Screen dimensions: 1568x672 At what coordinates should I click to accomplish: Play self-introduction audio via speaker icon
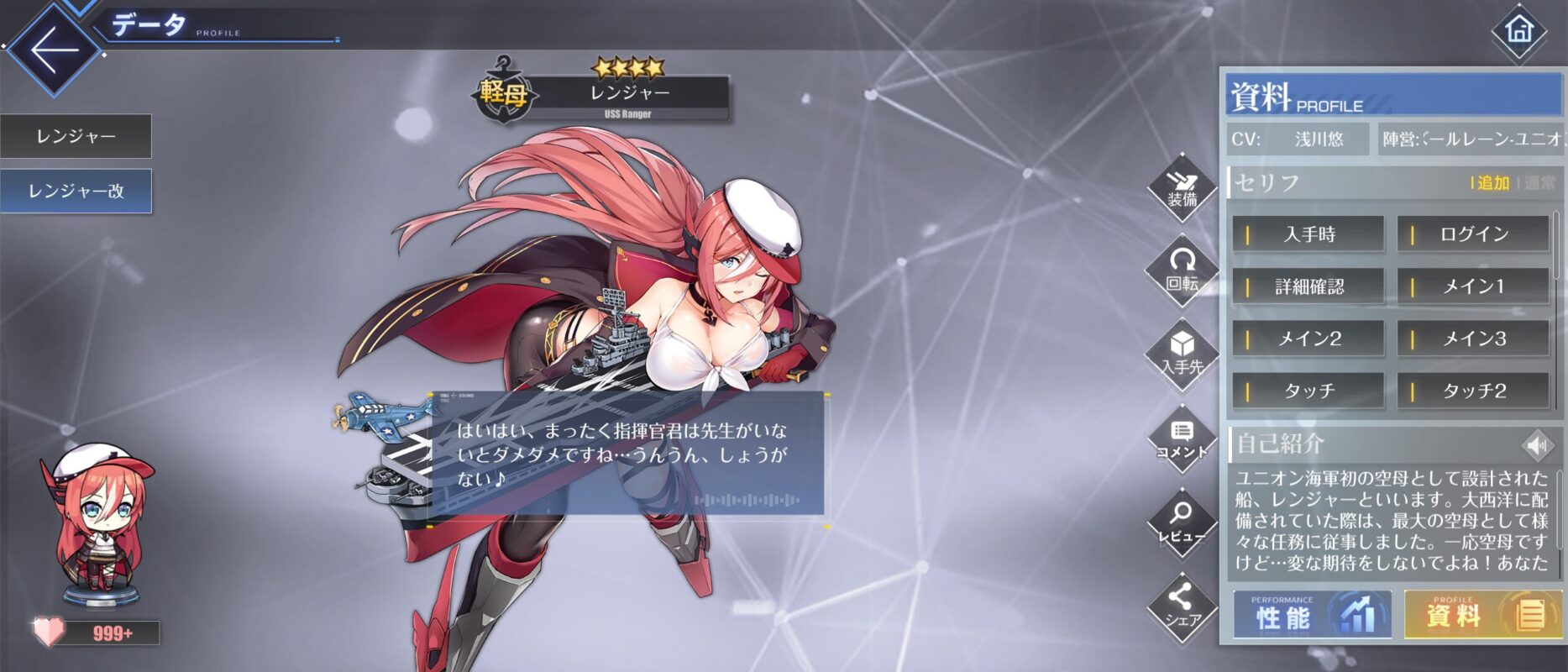(1538, 444)
